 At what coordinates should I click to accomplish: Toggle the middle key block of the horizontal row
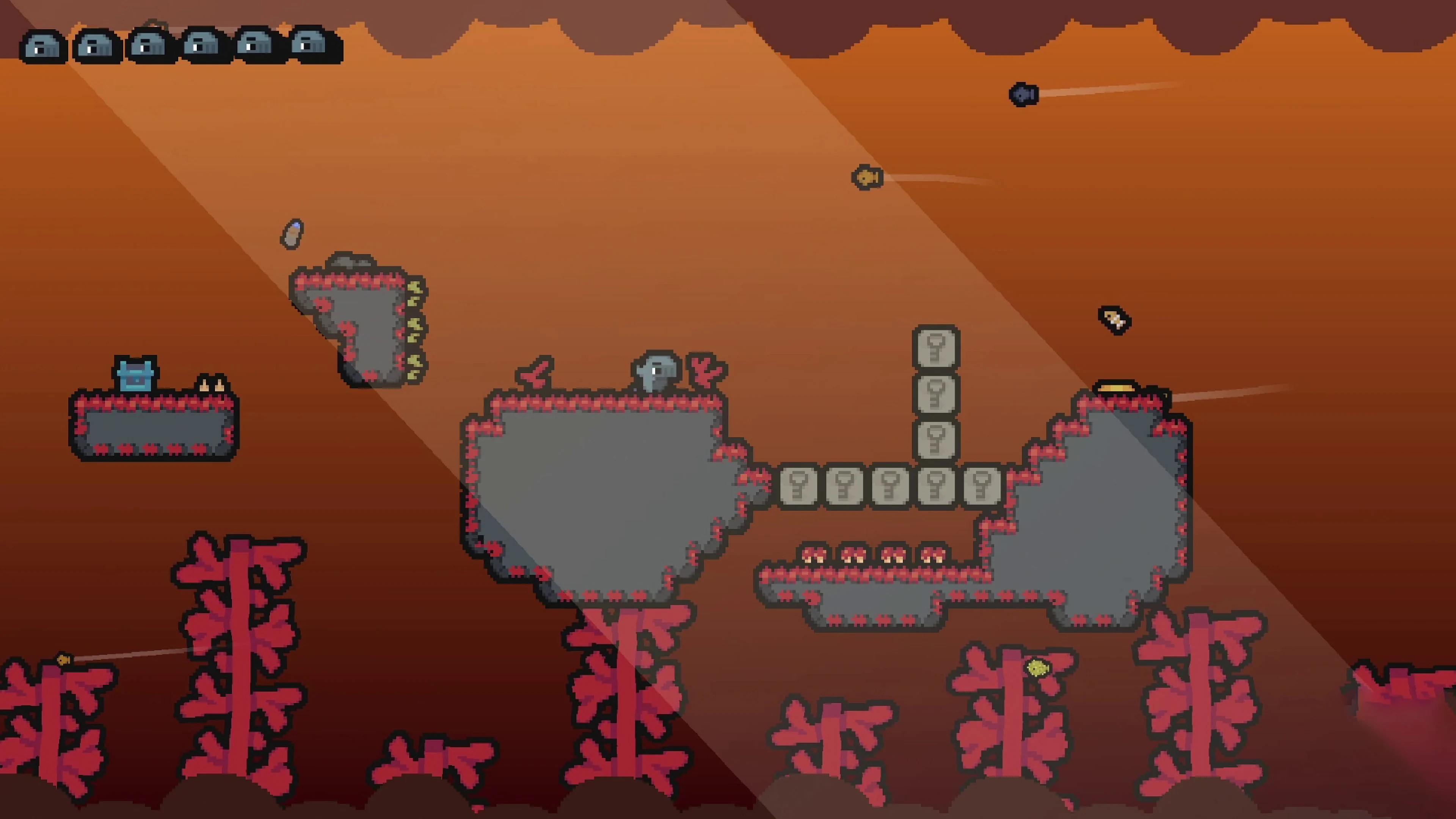[x=890, y=486]
